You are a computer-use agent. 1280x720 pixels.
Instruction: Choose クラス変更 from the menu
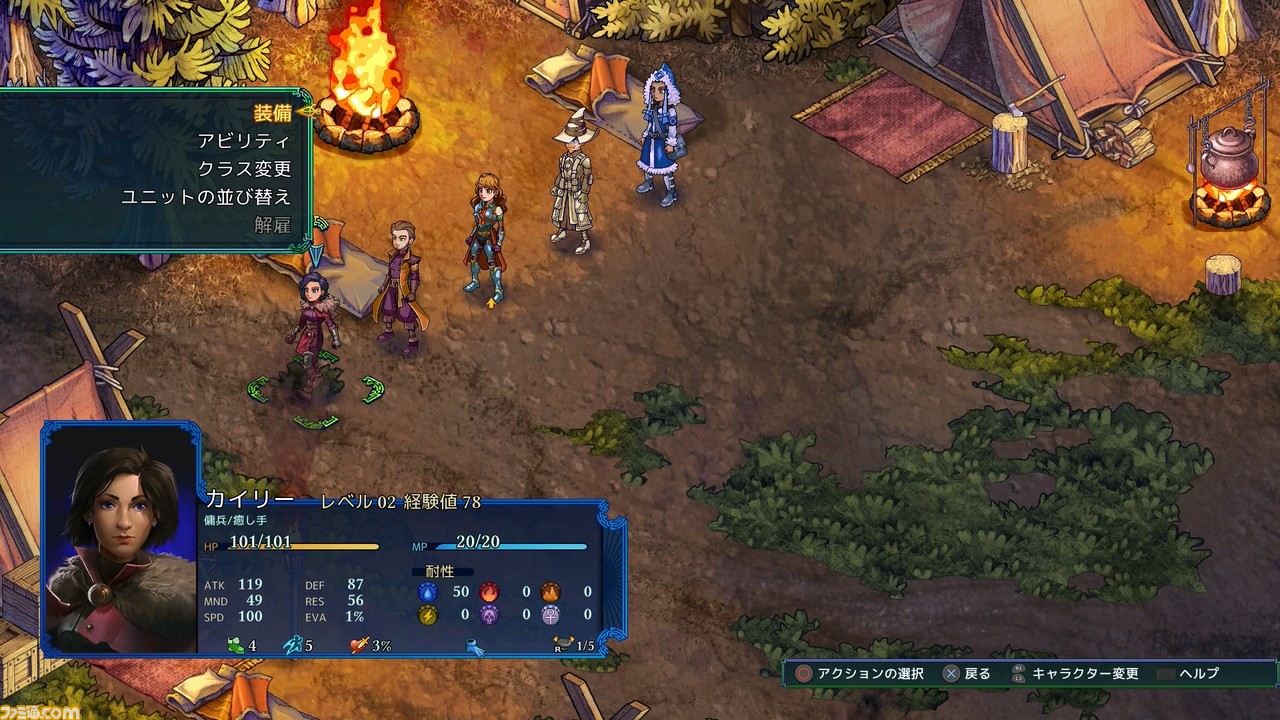[x=244, y=169]
